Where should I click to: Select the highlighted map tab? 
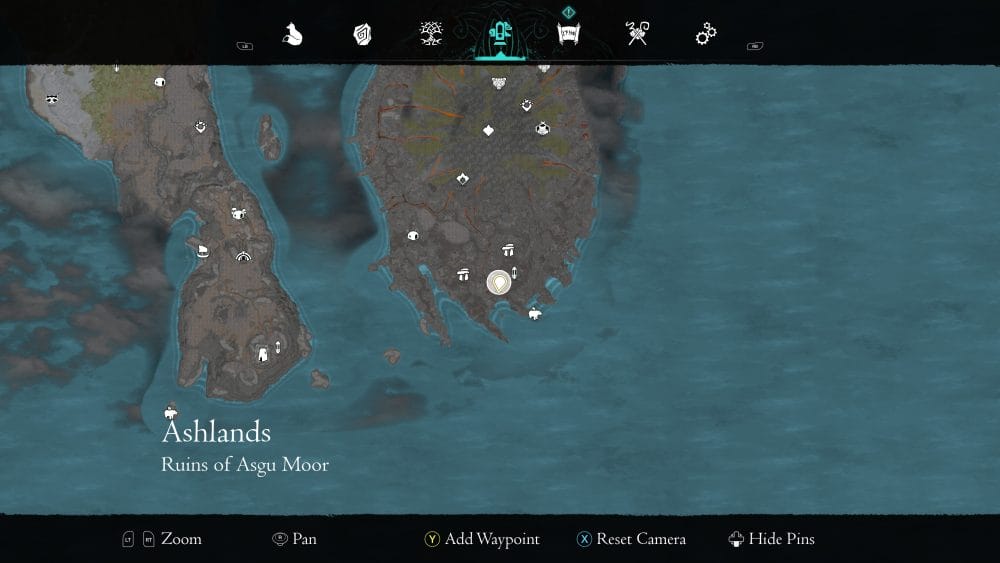[499, 35]
